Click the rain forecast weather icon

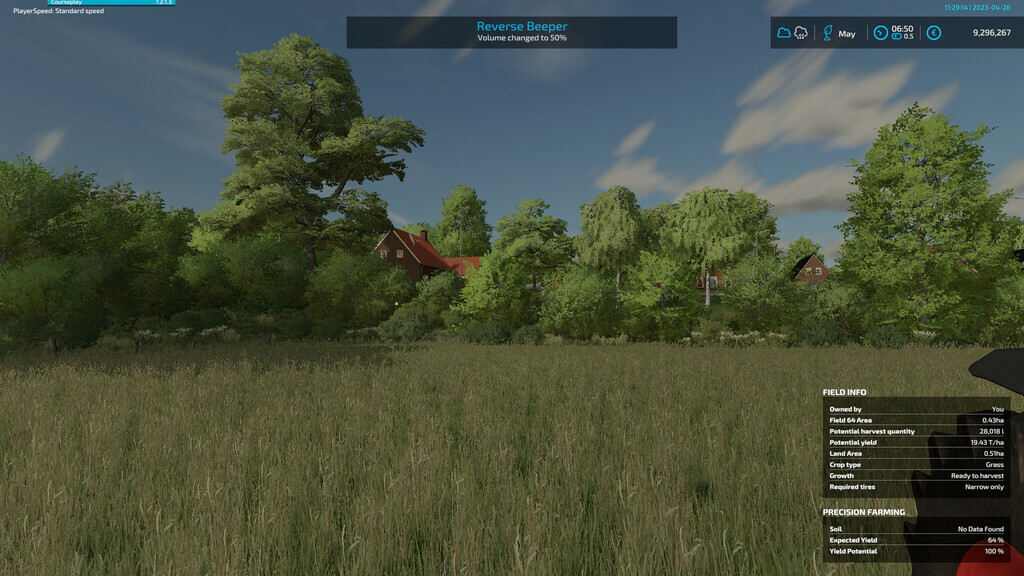pyautogui.click(x=801, y=33)
